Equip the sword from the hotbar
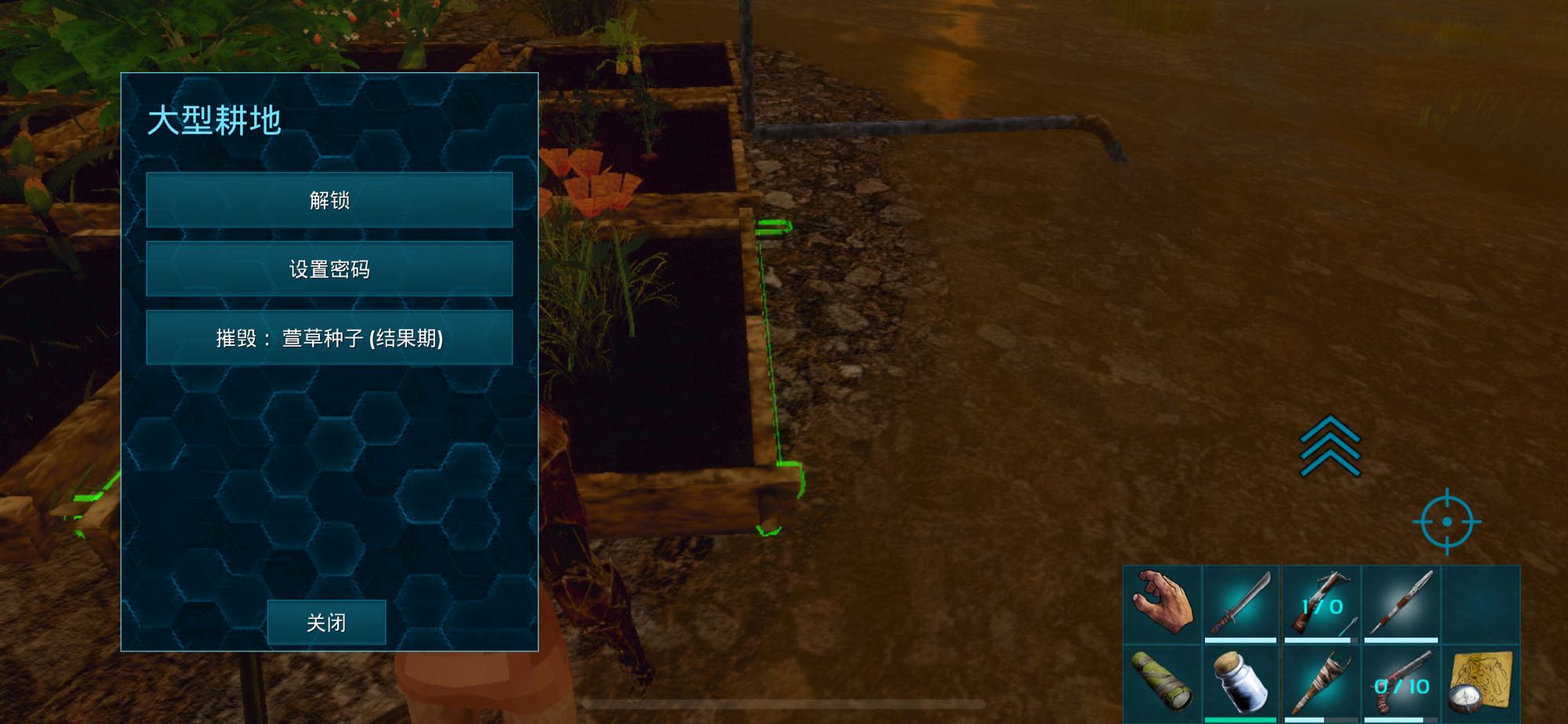1568x724 pixels. tap(1241, 603)
